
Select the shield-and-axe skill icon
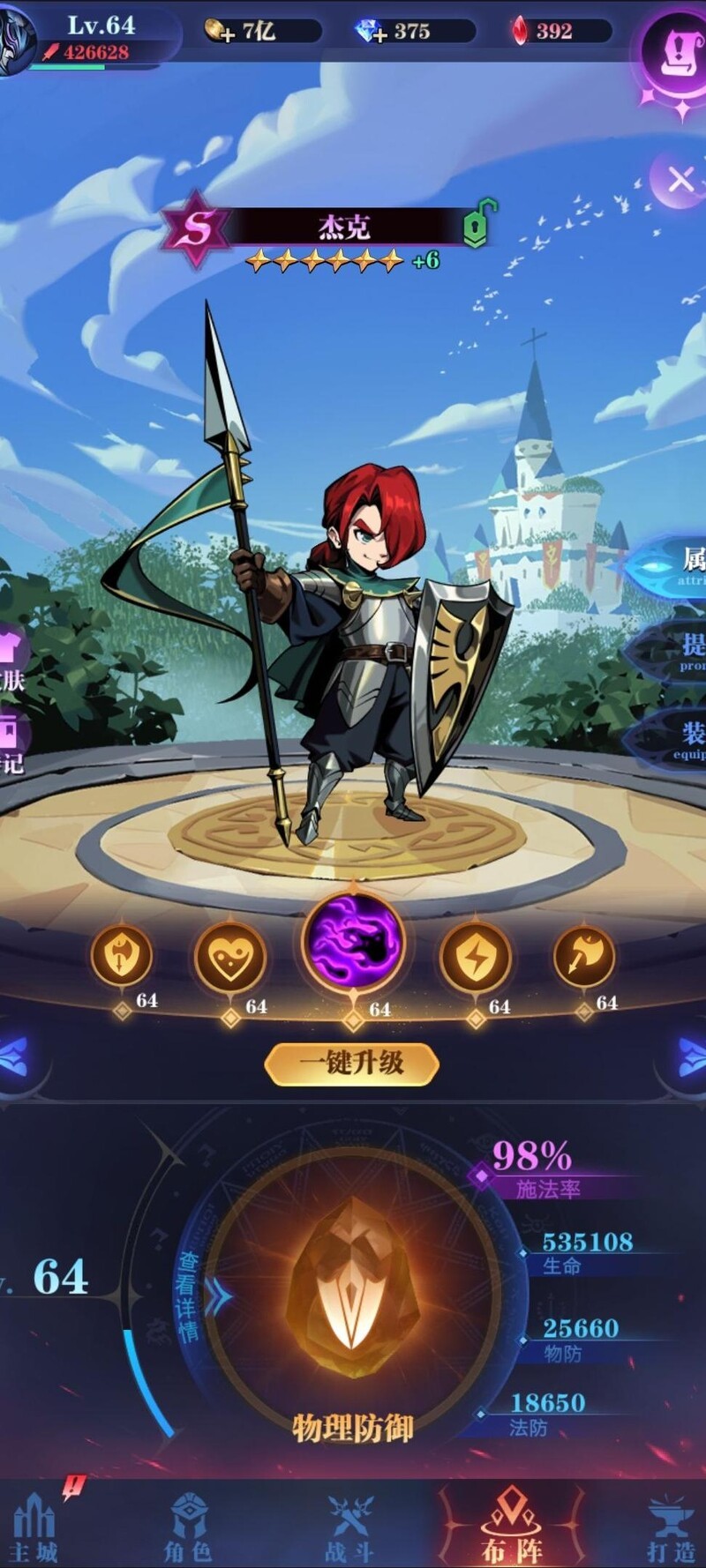pyautogui.click(x=122, y=955)
